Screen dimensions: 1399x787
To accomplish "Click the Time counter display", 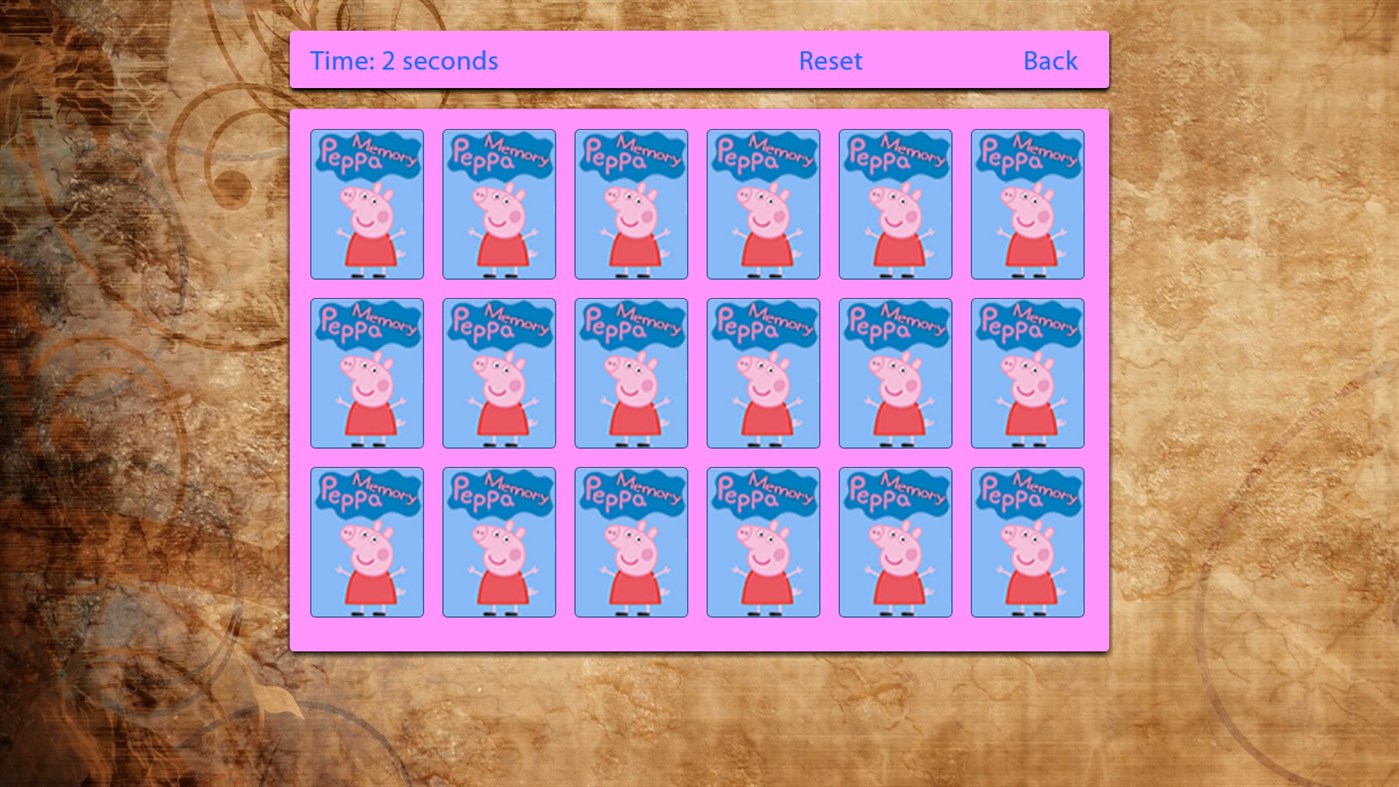I will pos(404,60).
